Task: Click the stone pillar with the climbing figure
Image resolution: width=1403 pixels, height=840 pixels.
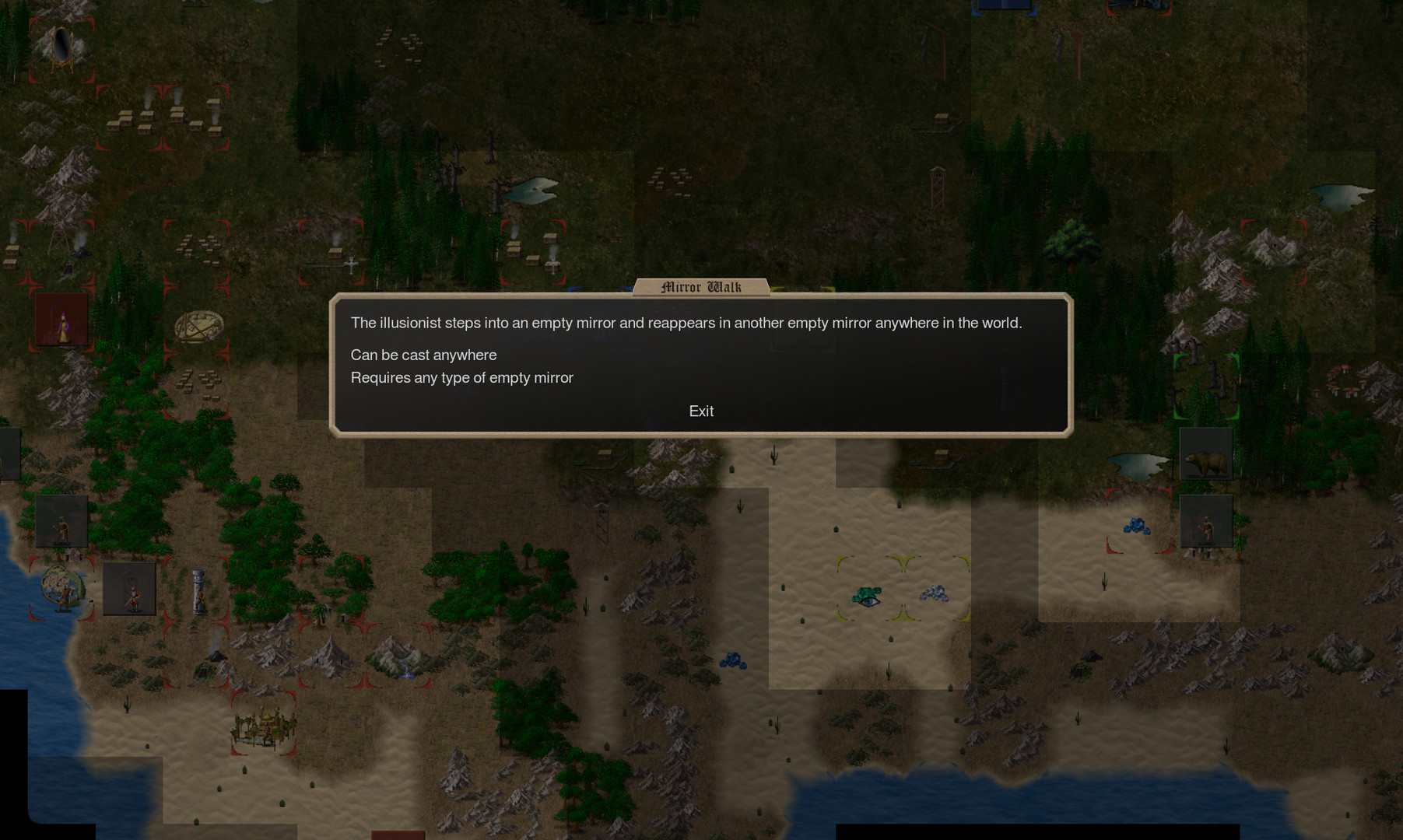Action: coord(199,591)
